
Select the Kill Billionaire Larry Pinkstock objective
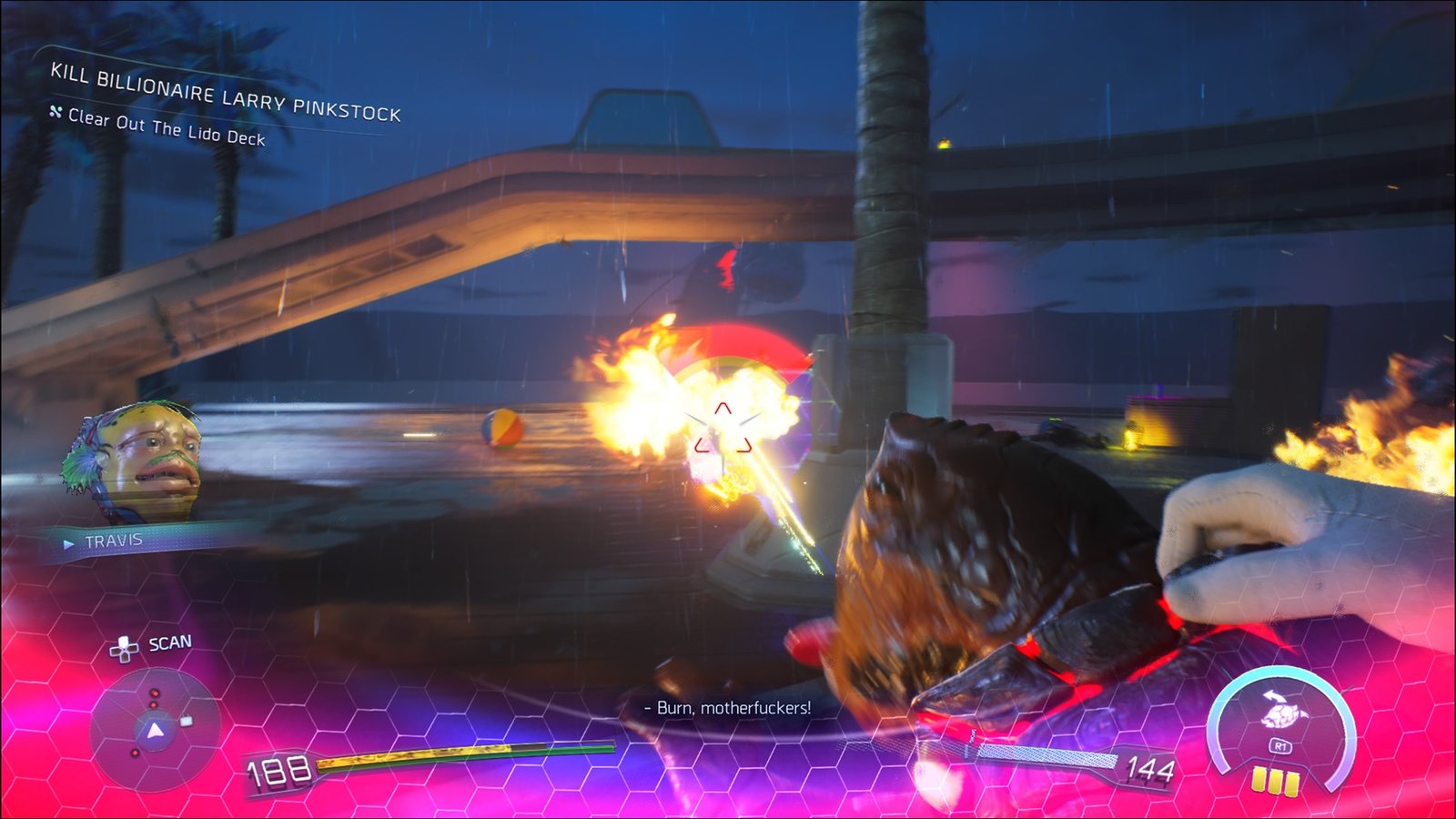[x=225, y=93]
